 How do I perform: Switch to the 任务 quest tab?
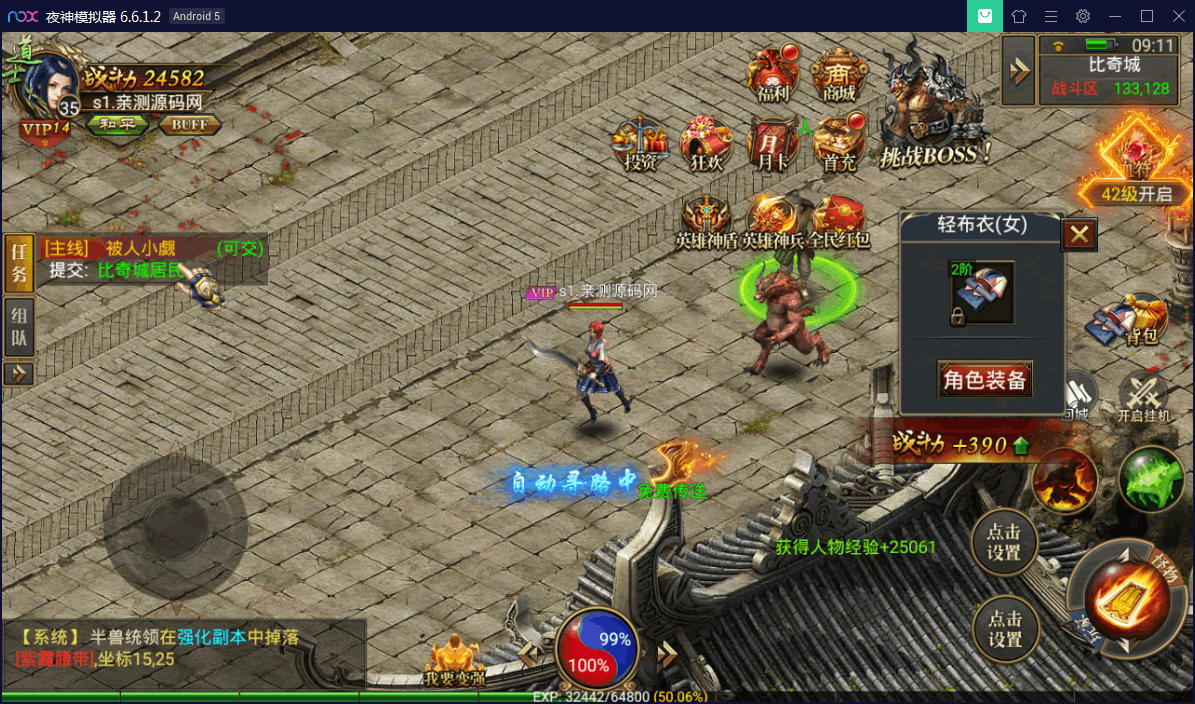(19, 264)
